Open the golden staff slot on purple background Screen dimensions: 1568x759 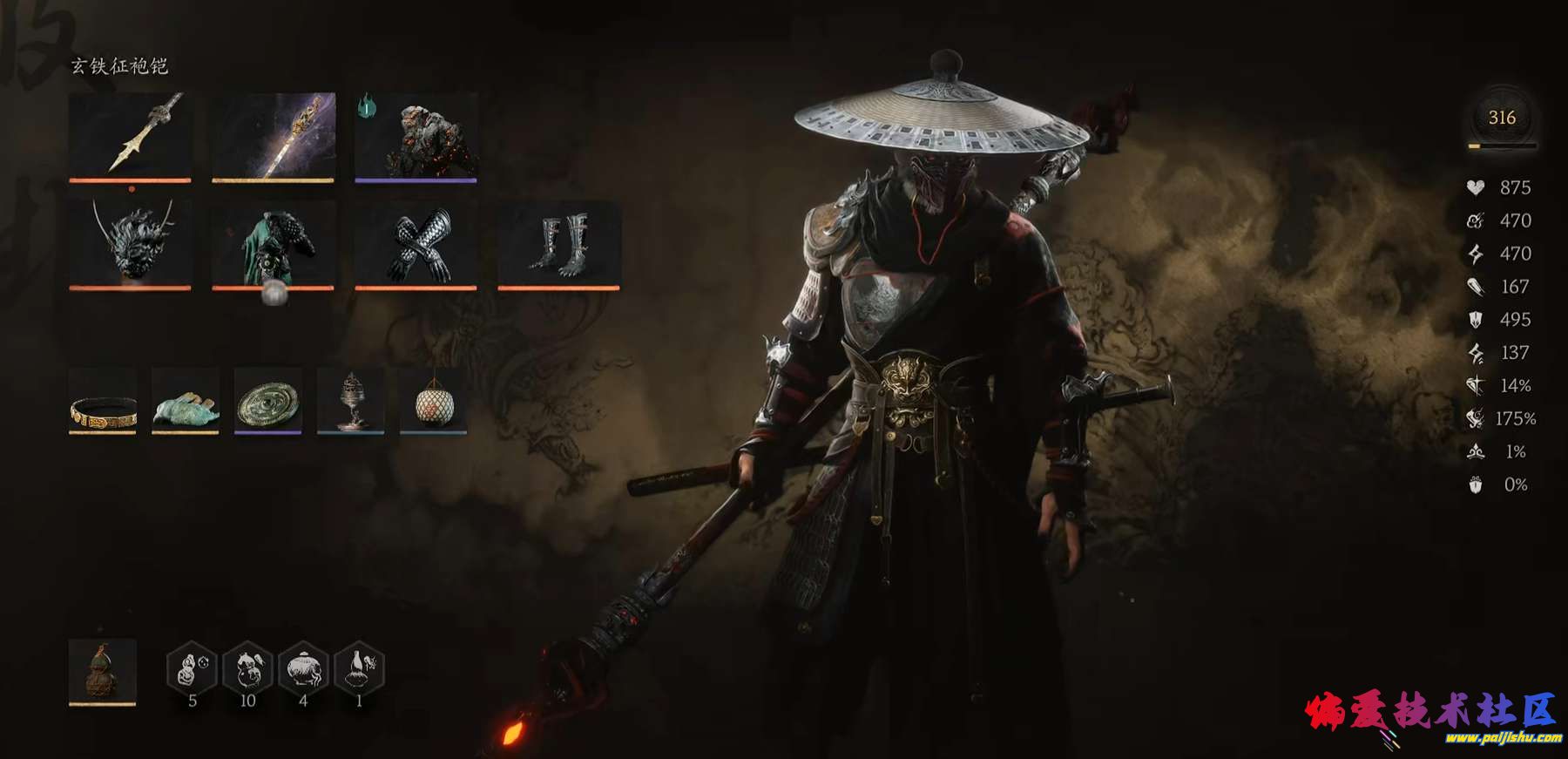coord(273,136)
